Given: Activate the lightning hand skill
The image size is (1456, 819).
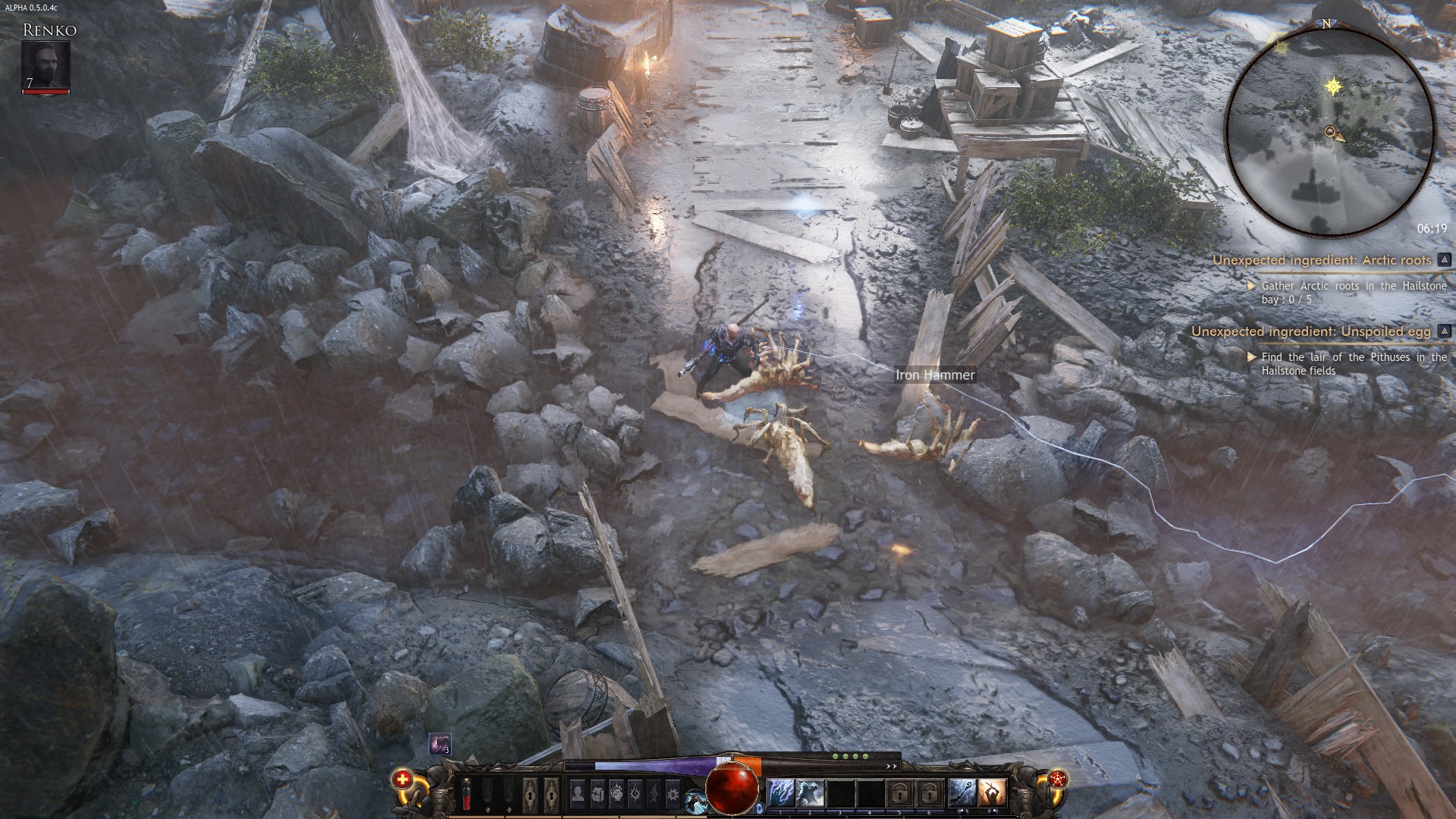Looking at the screenshot, I should coord(781,793).
